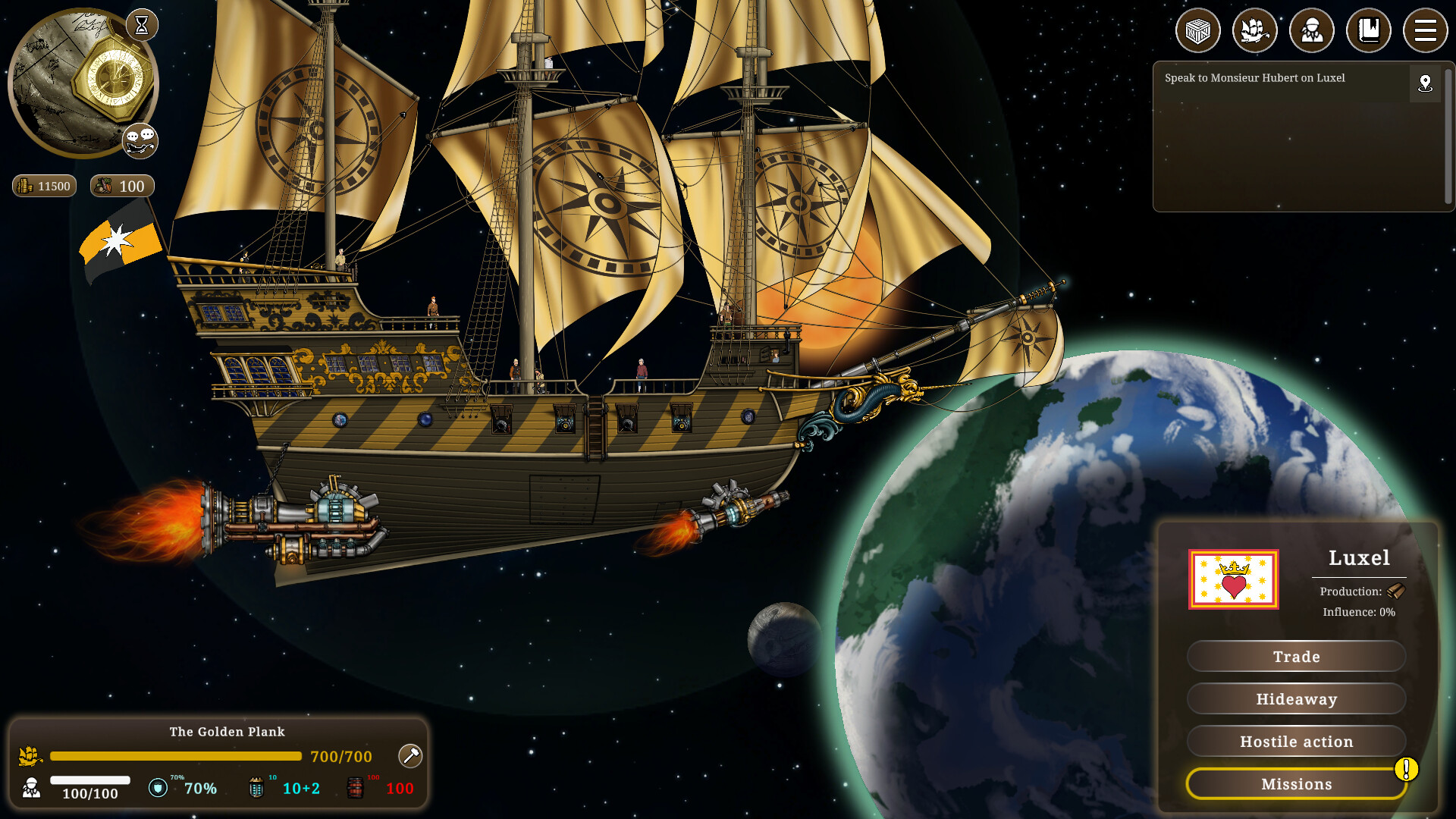Open the cargo hold crate icon
Screen dimensions: 1456x819
coord(1197,30)
